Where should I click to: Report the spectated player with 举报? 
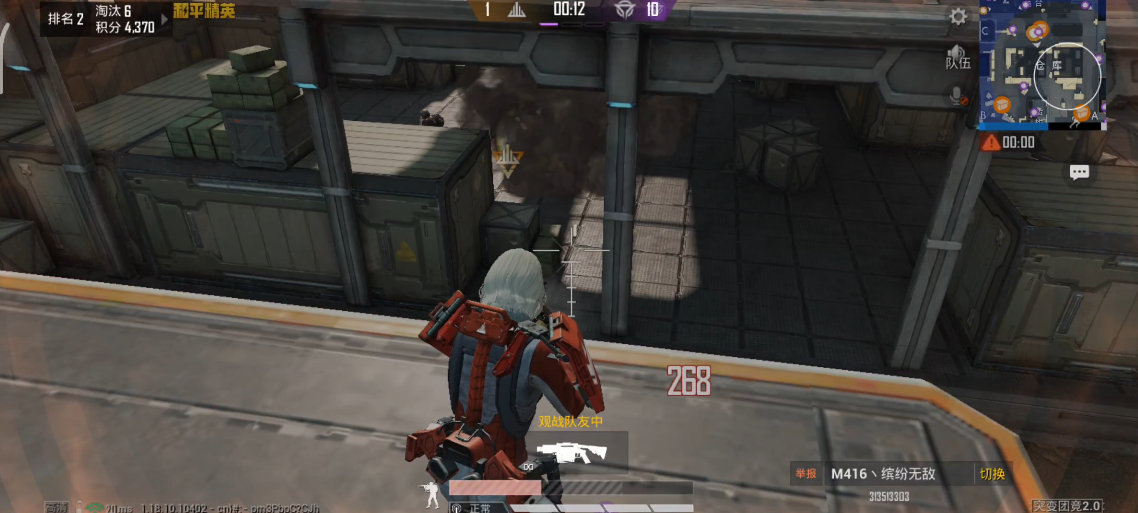805,474
